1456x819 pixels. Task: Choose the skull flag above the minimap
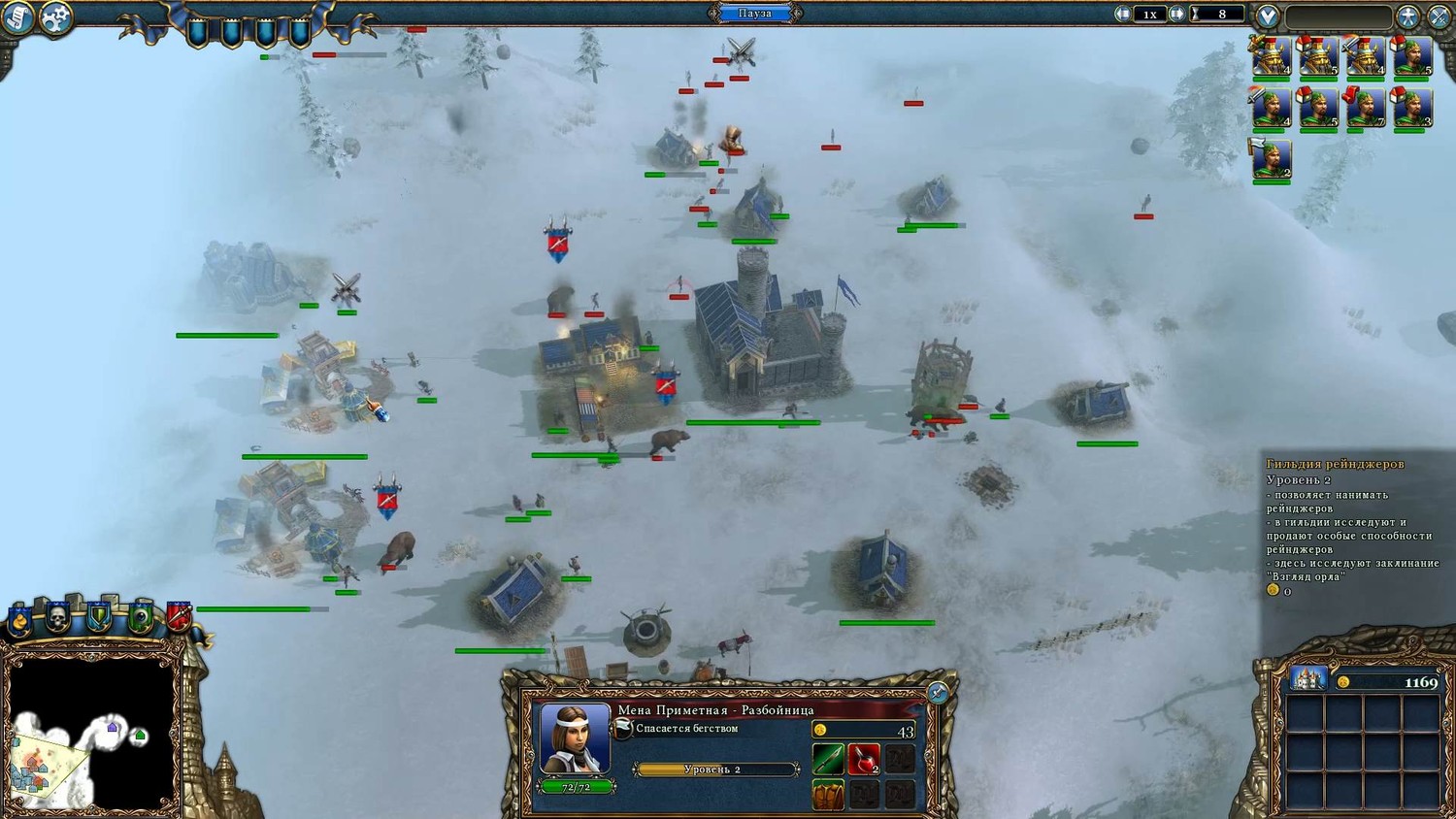pyautogui.click(x=57, y=616)
